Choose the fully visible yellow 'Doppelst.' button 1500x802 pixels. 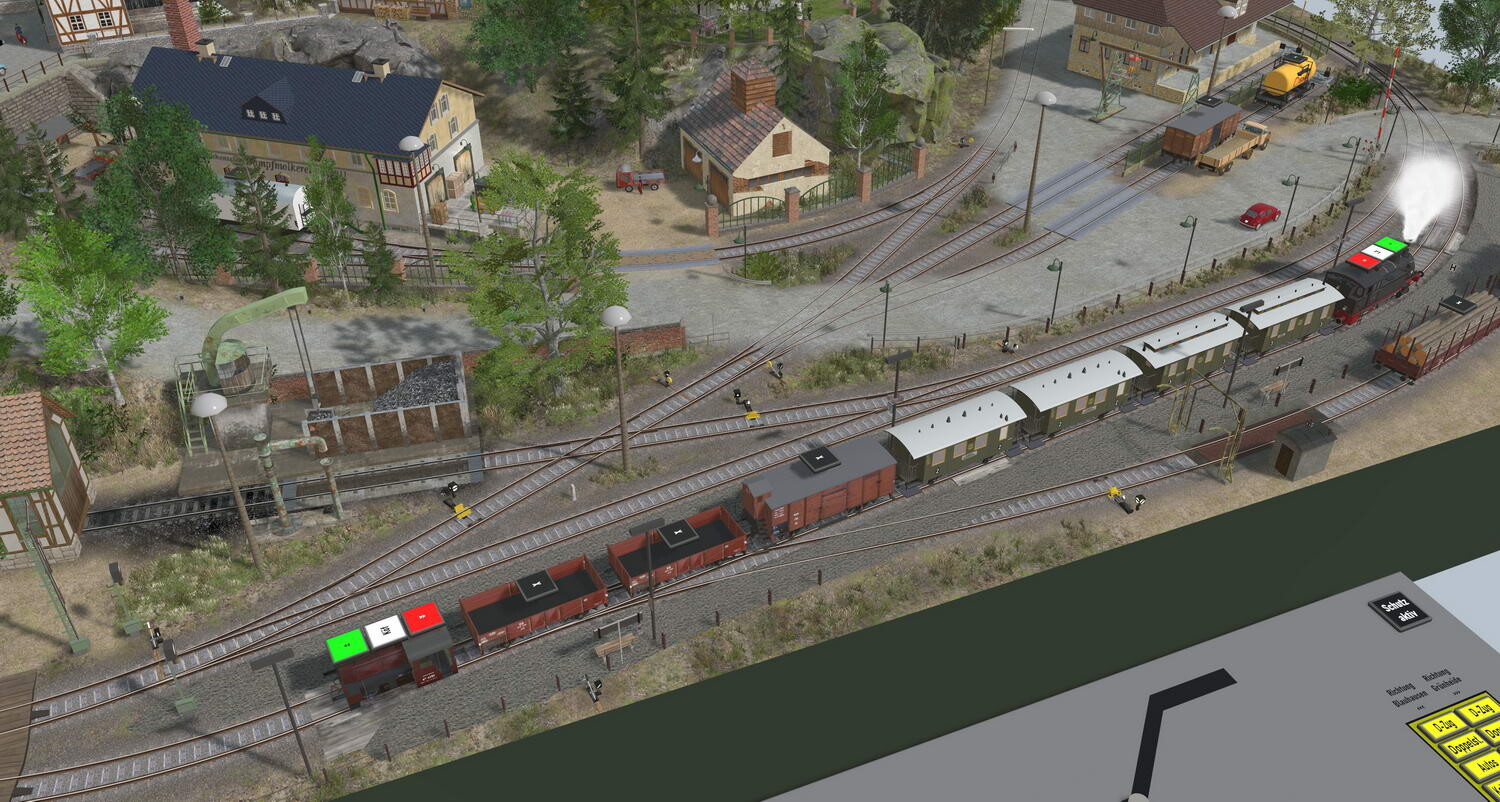1464,746
